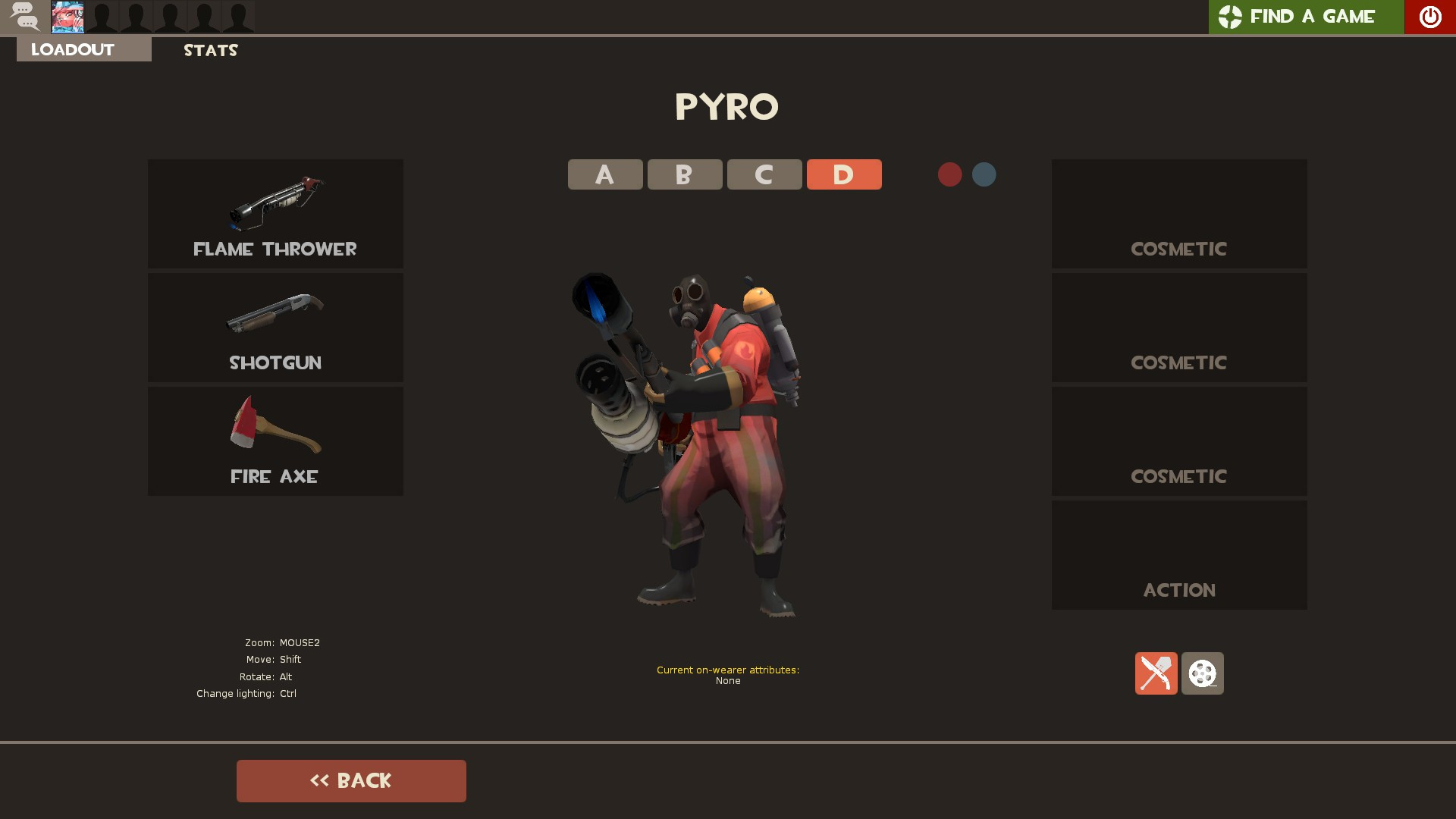Select the Flame Thrower weapon slot
1456x819 pixels.
275,213
